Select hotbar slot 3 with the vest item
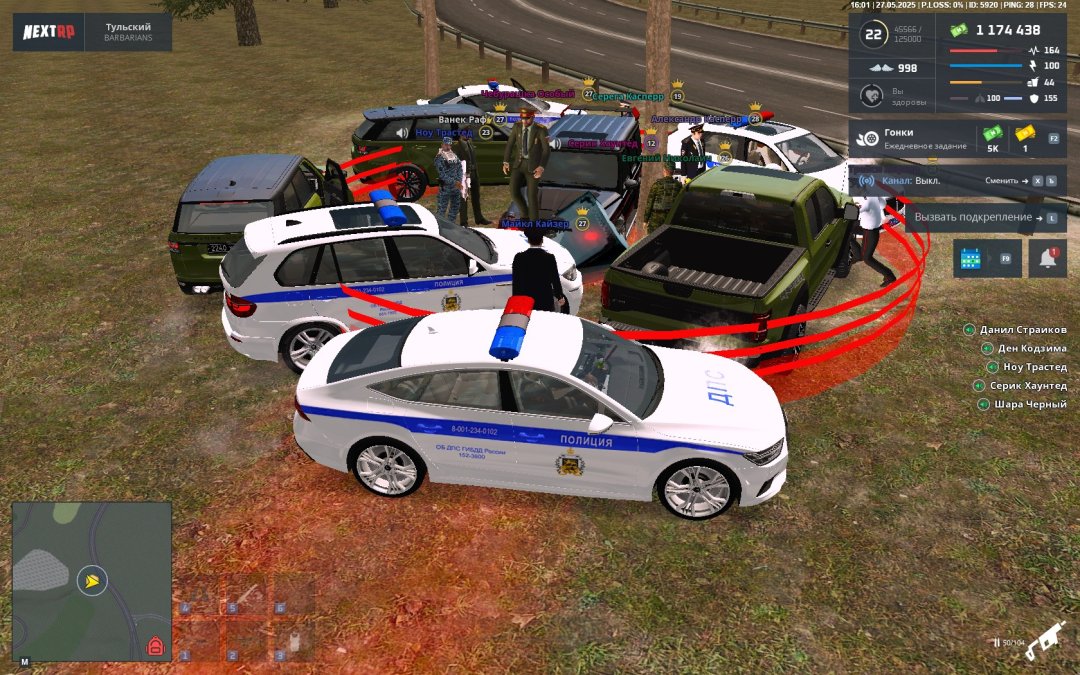 click(x=292, y=637)
